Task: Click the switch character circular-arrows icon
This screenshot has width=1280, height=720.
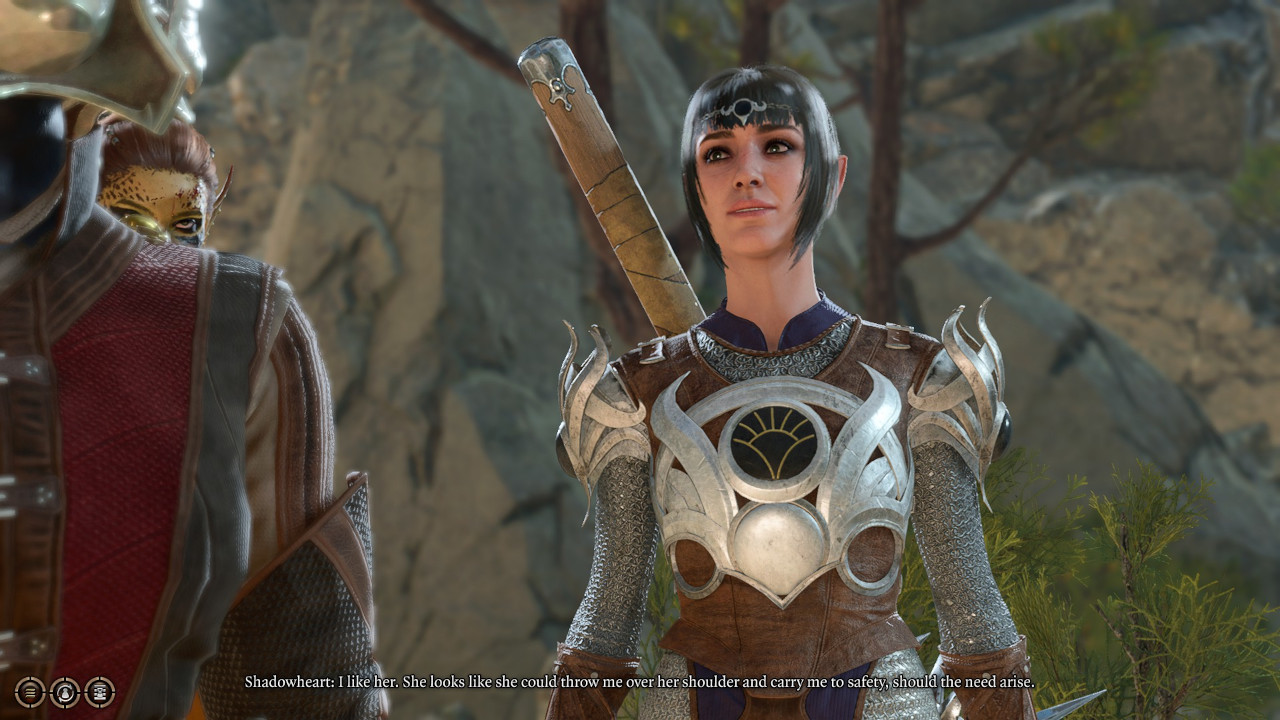Action: (x=65, y=691)
